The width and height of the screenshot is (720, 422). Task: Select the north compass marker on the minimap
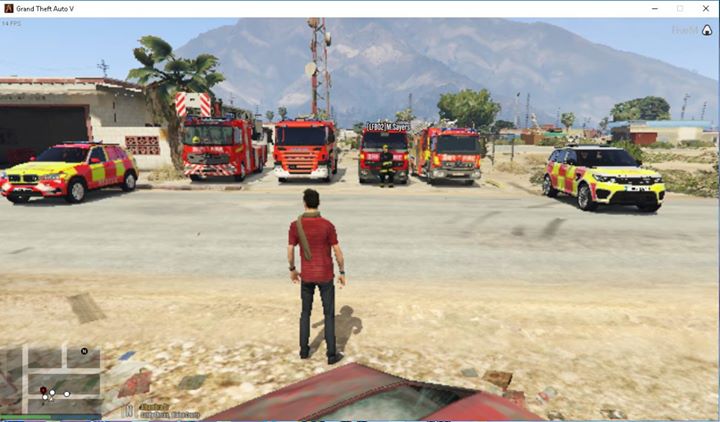(84, 351)
